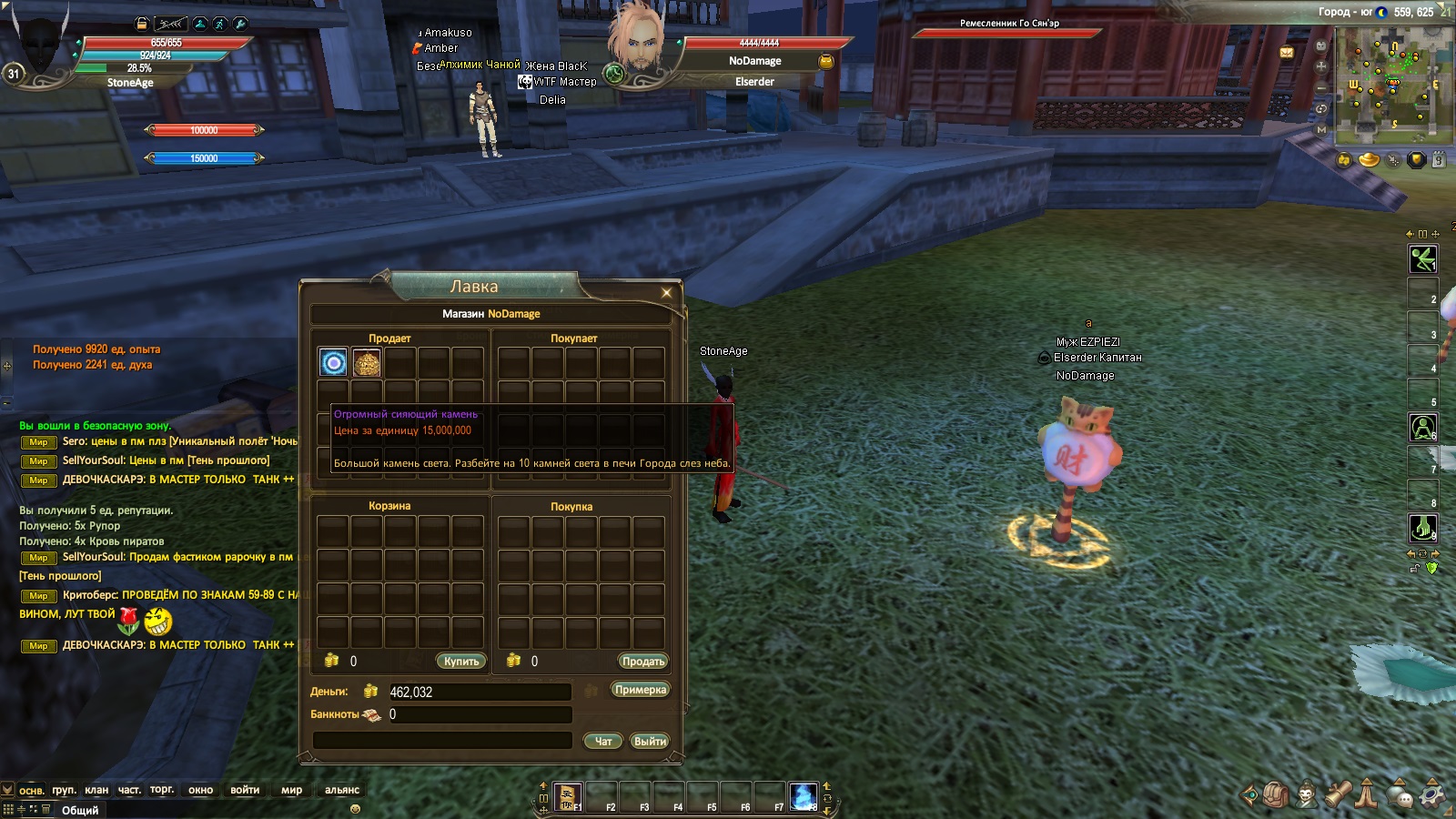Click the Продать sell button
Screen dimensions: 1456x819
[x=642, y=662]
